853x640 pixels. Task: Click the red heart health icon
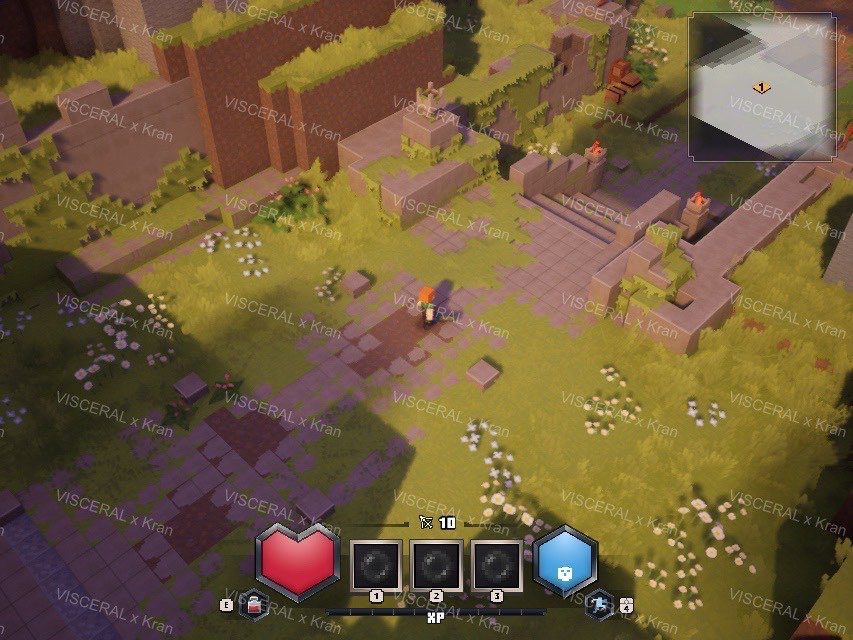tap(297, 561)
